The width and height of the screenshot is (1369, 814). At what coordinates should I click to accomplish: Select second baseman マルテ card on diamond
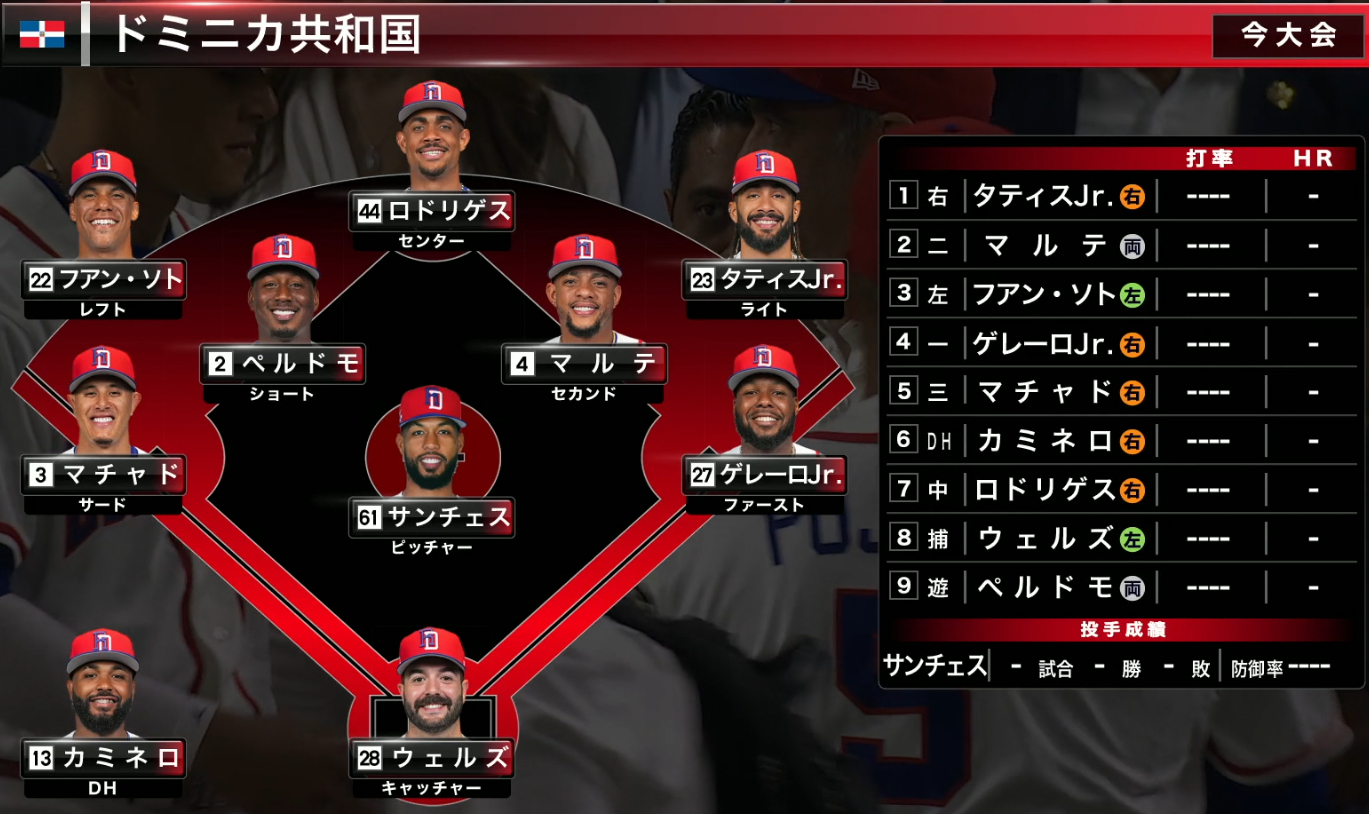(x=584, y=364)
